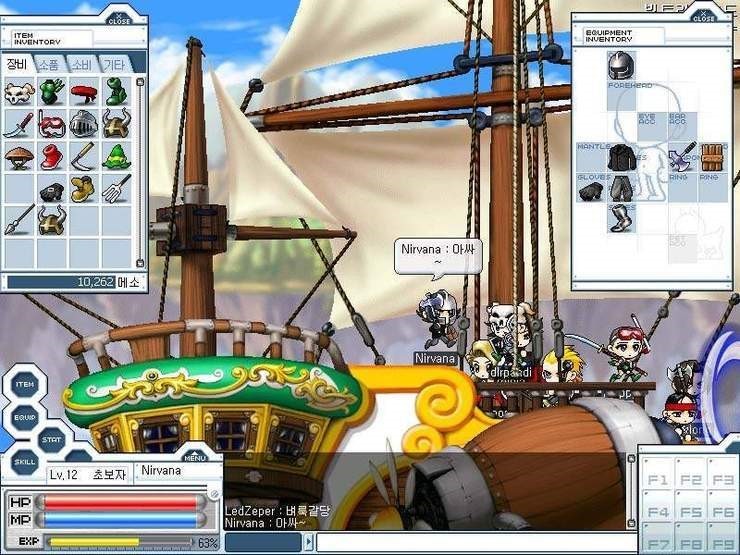The height and width of the screenshot is (555, 740).
Task: Open the MENU button above status bar
Action: 194,457
